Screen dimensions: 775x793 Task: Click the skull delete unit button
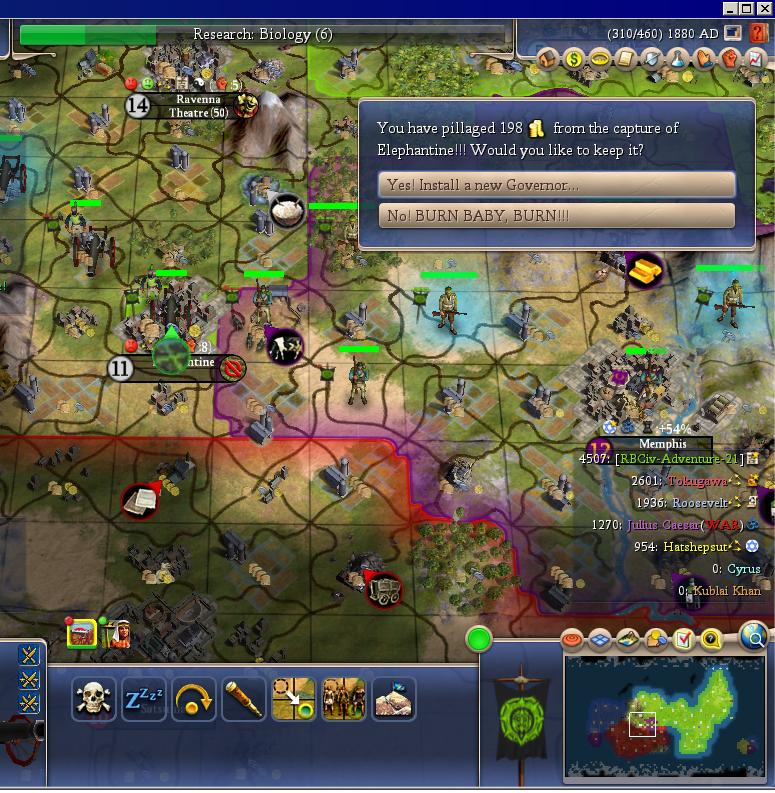point(94,699)
